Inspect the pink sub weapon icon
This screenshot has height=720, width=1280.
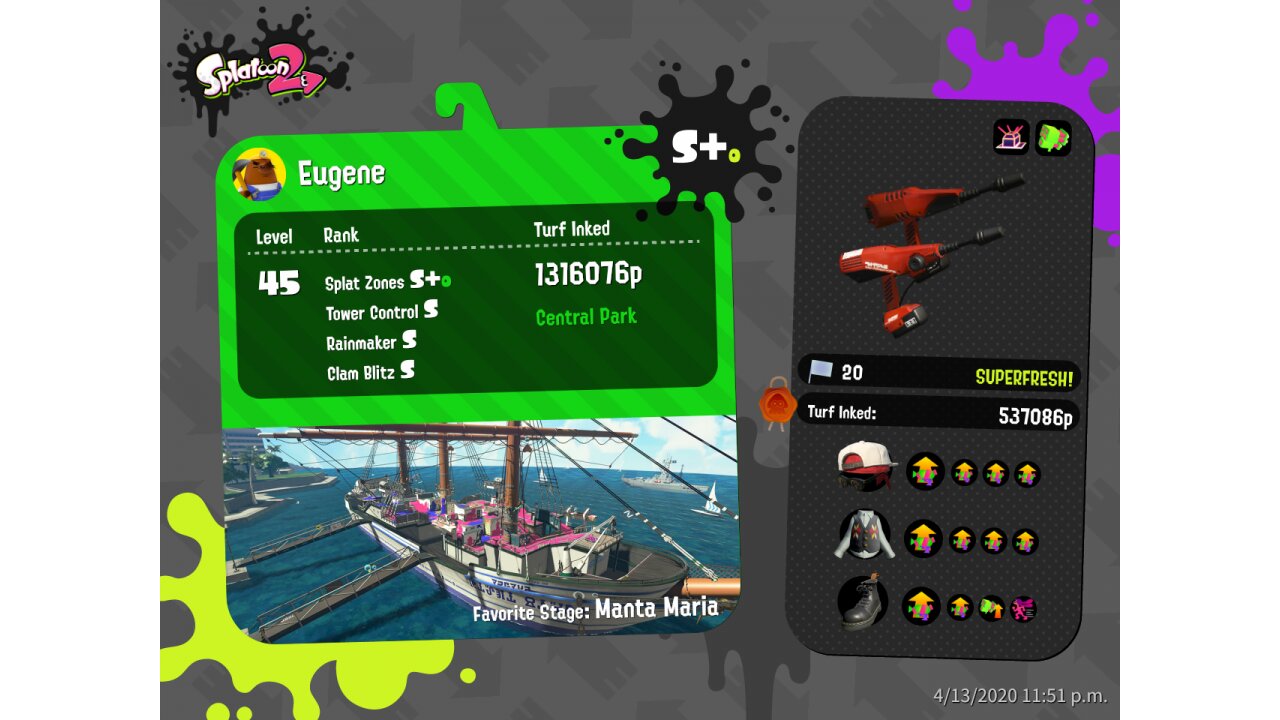point(1011,138)
